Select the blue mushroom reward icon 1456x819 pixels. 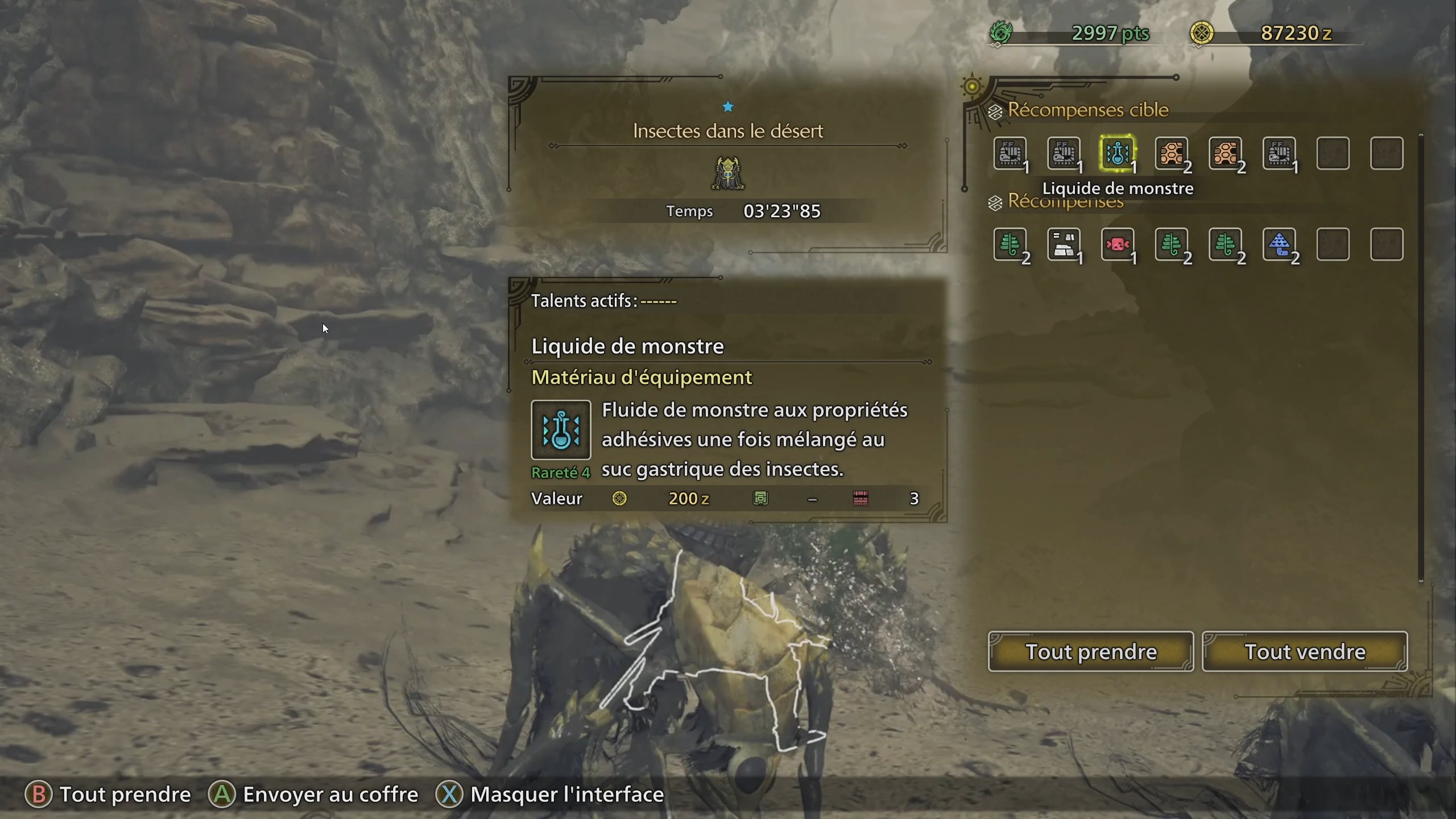coord(1281,245)
